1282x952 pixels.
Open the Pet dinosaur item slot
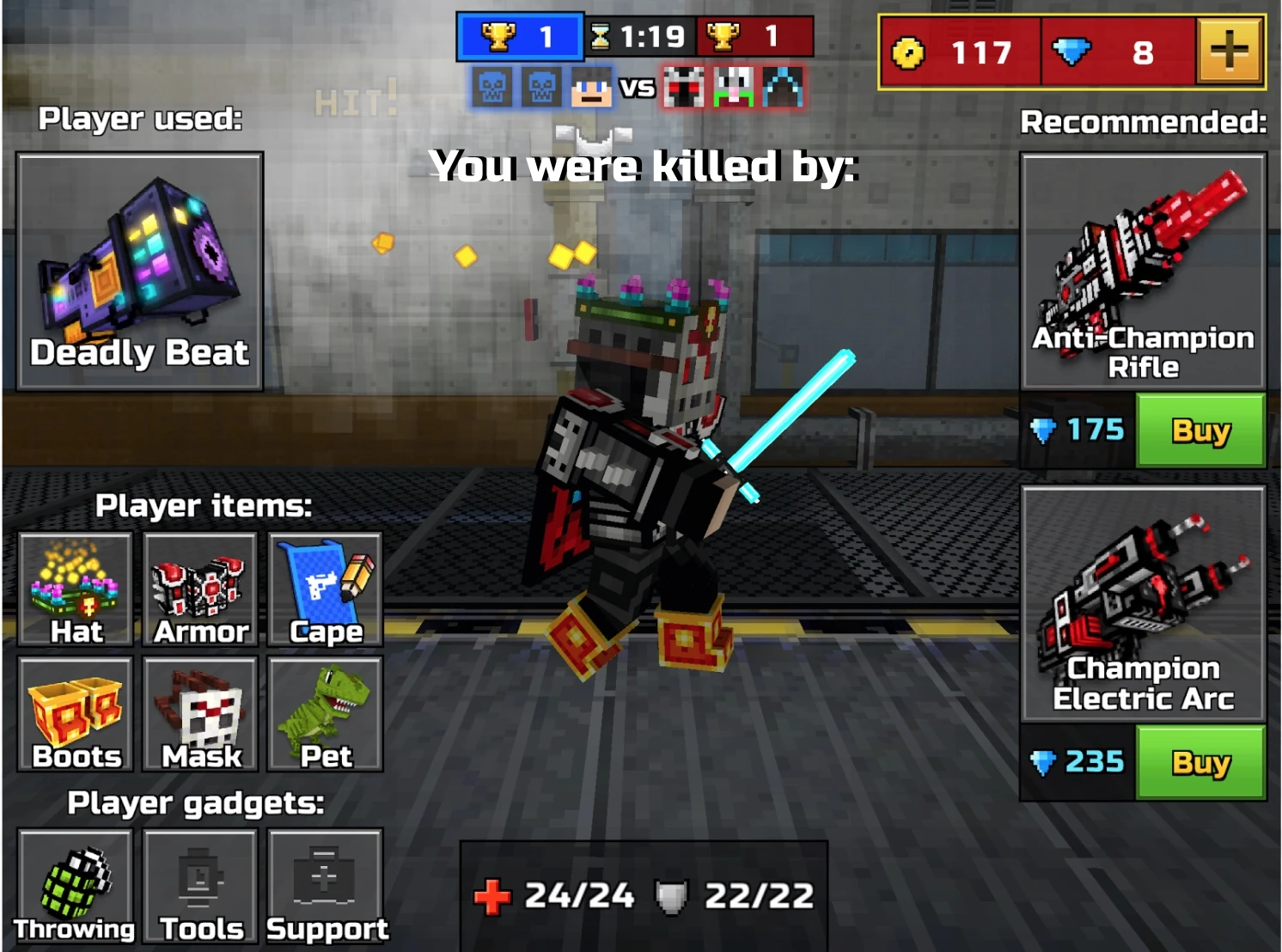click(x=325, y=713)
